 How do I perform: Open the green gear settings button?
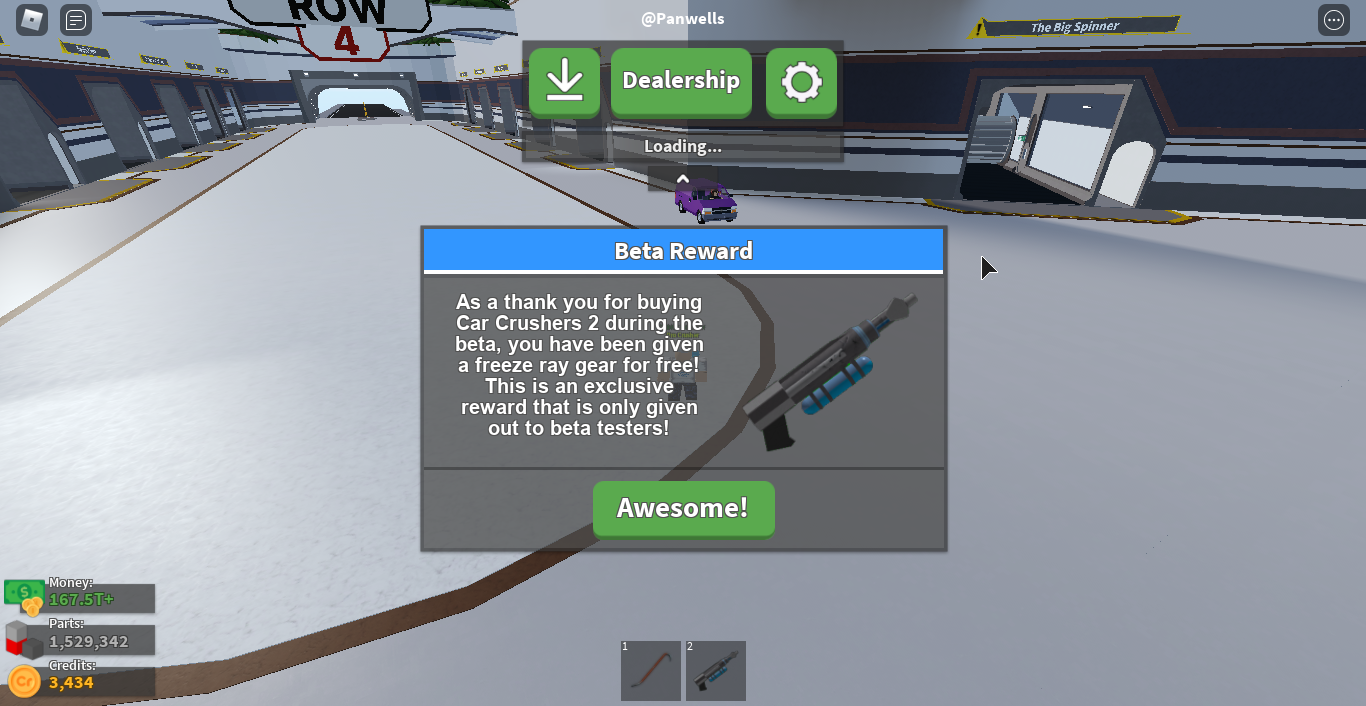[801, 81]
